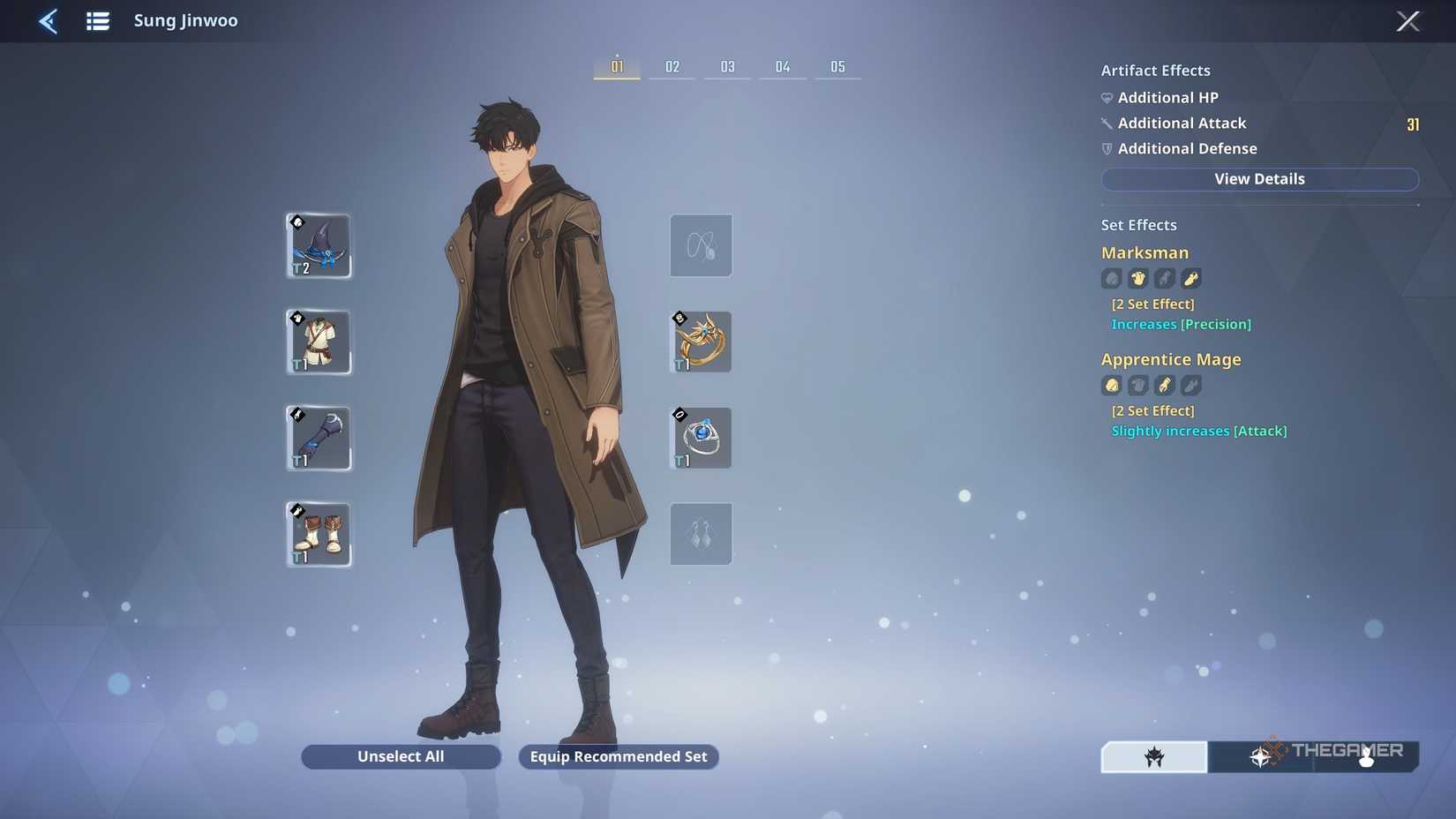Select the T1 gold ring artifact
This screenshot has width=1456, height=819.
click(700, 342)
